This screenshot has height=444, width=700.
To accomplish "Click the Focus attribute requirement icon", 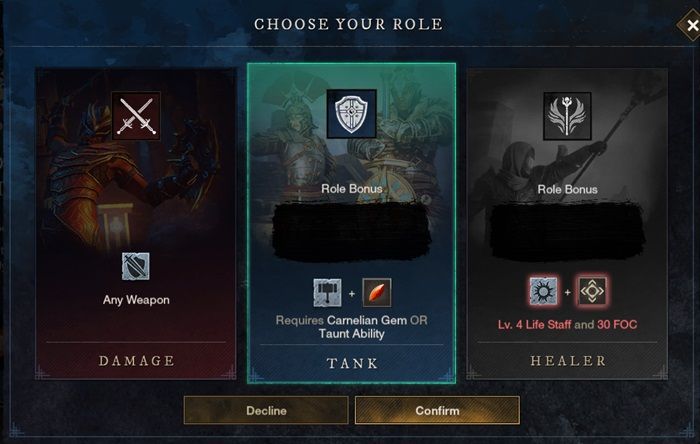I will (593, 292).
